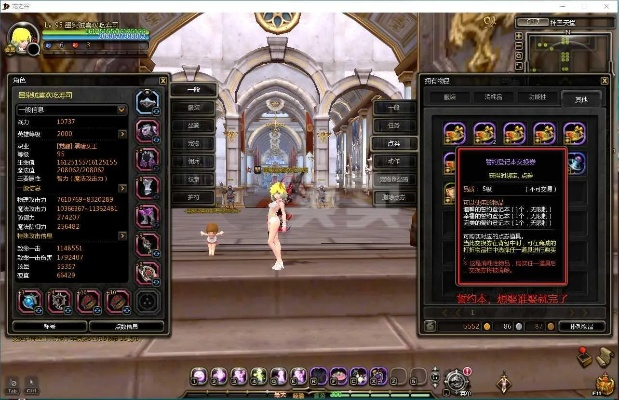Click the top equipment slot in the character panel
619x400 pixels.
tap(147, 101)
